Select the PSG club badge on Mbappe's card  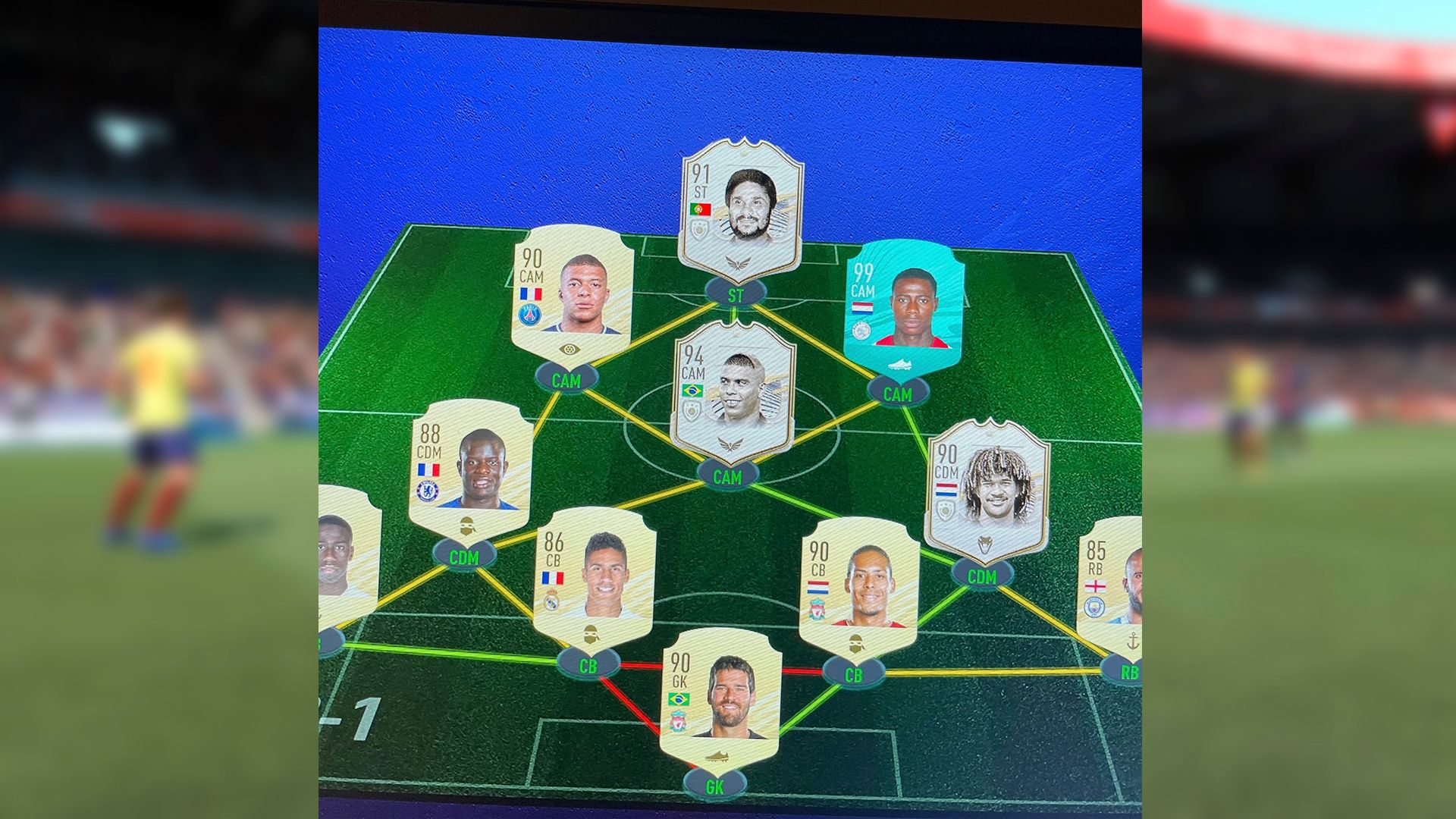[530, 315]
